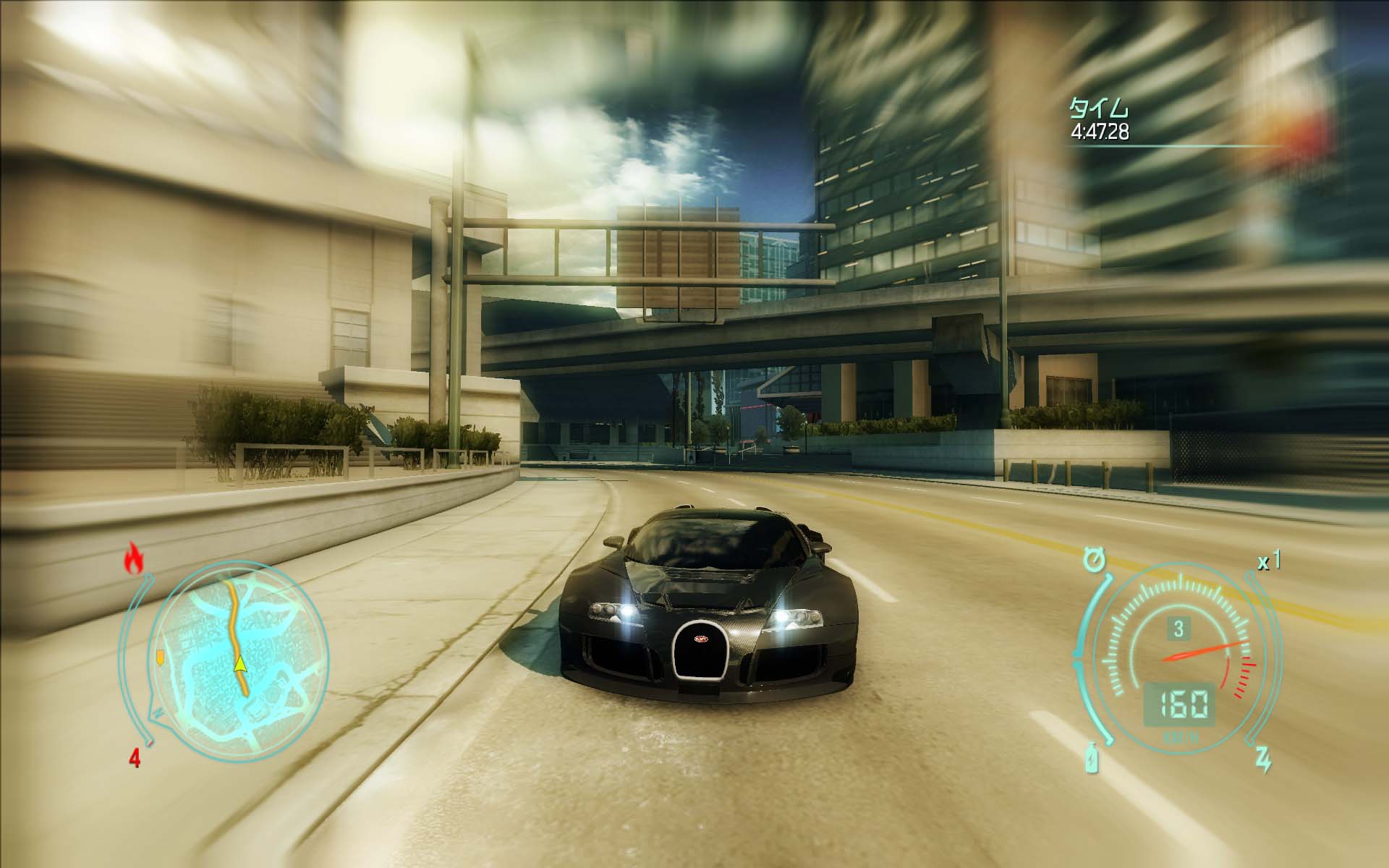This screenshot has height=868, width=1389.
Task: Select the yellow player arrow on minimap
Action: pos(239,663)
